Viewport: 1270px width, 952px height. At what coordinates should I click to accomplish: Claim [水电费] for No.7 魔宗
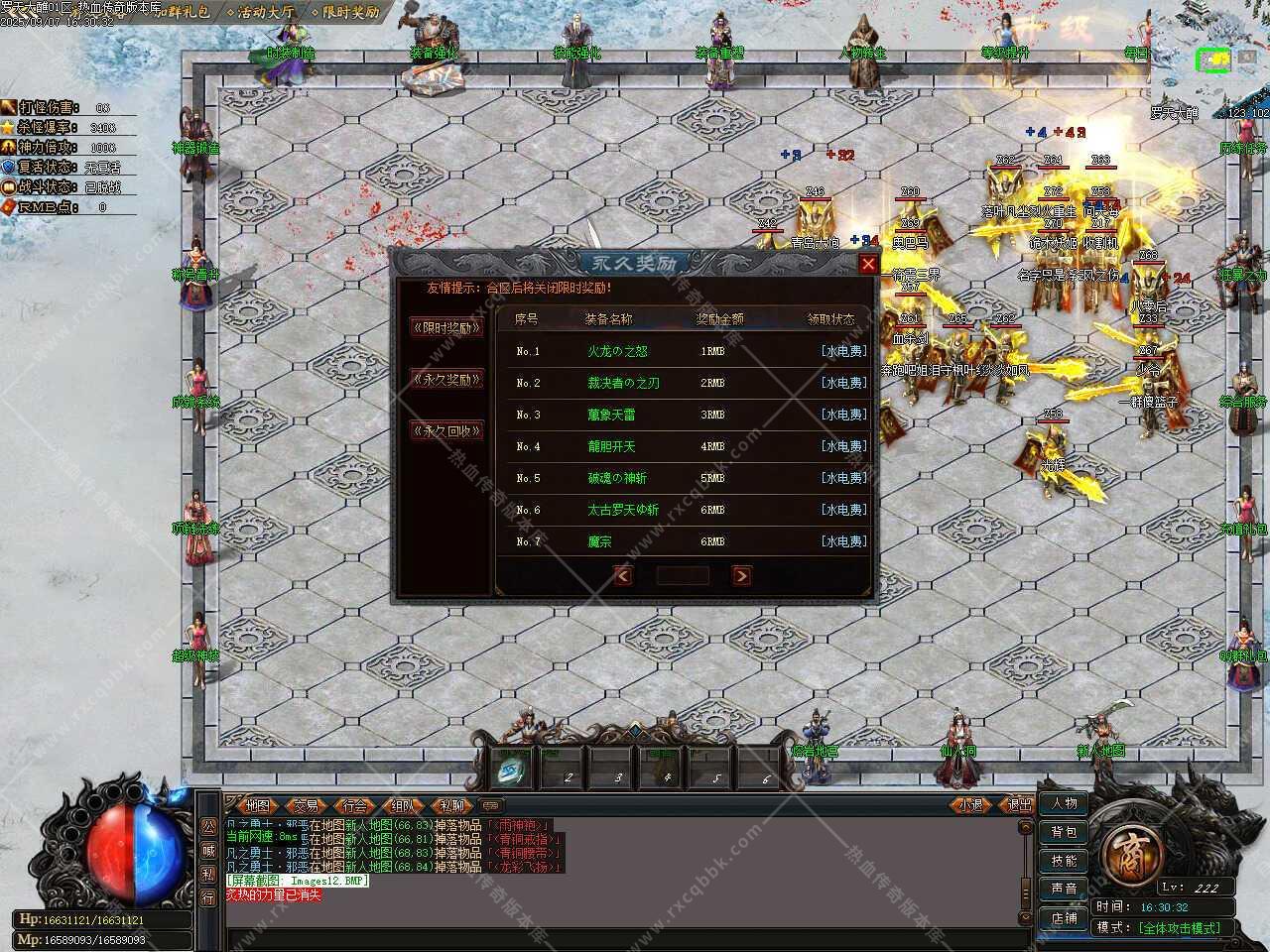tap(843, 541)
